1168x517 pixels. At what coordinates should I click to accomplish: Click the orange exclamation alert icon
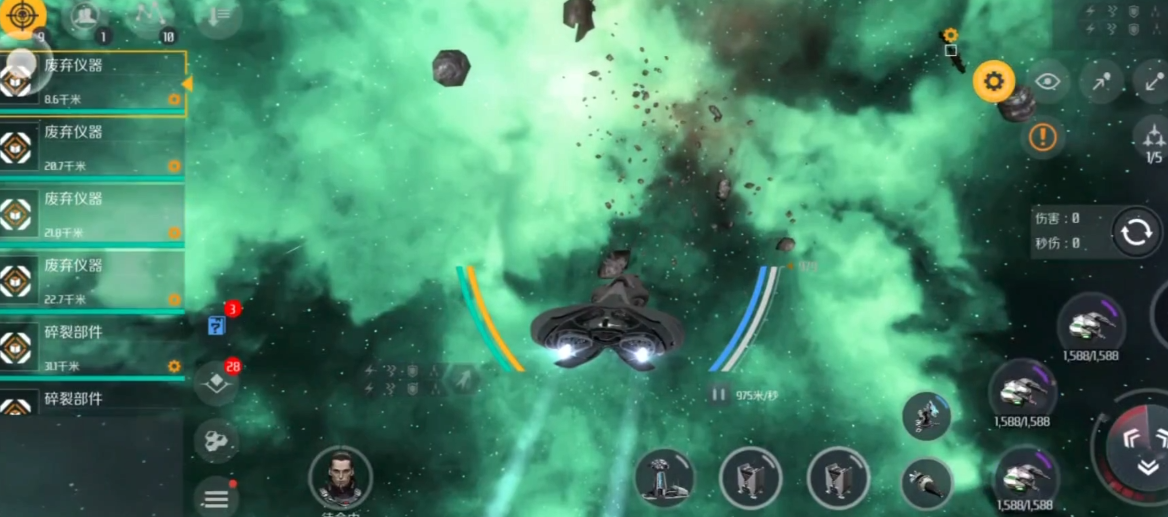point(1042,137)
